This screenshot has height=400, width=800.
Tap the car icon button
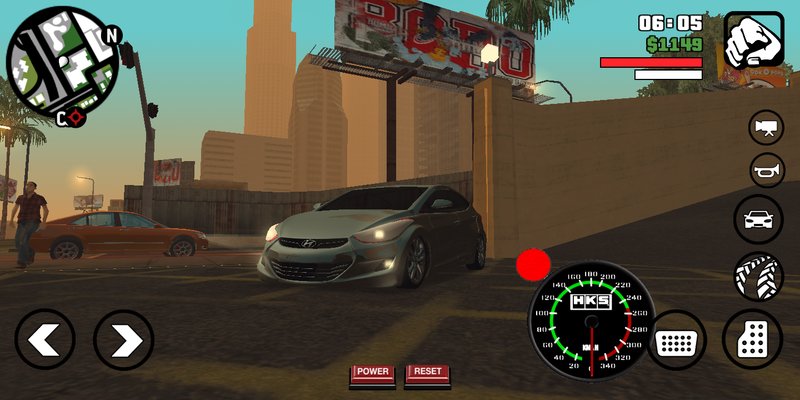(758, 220)
